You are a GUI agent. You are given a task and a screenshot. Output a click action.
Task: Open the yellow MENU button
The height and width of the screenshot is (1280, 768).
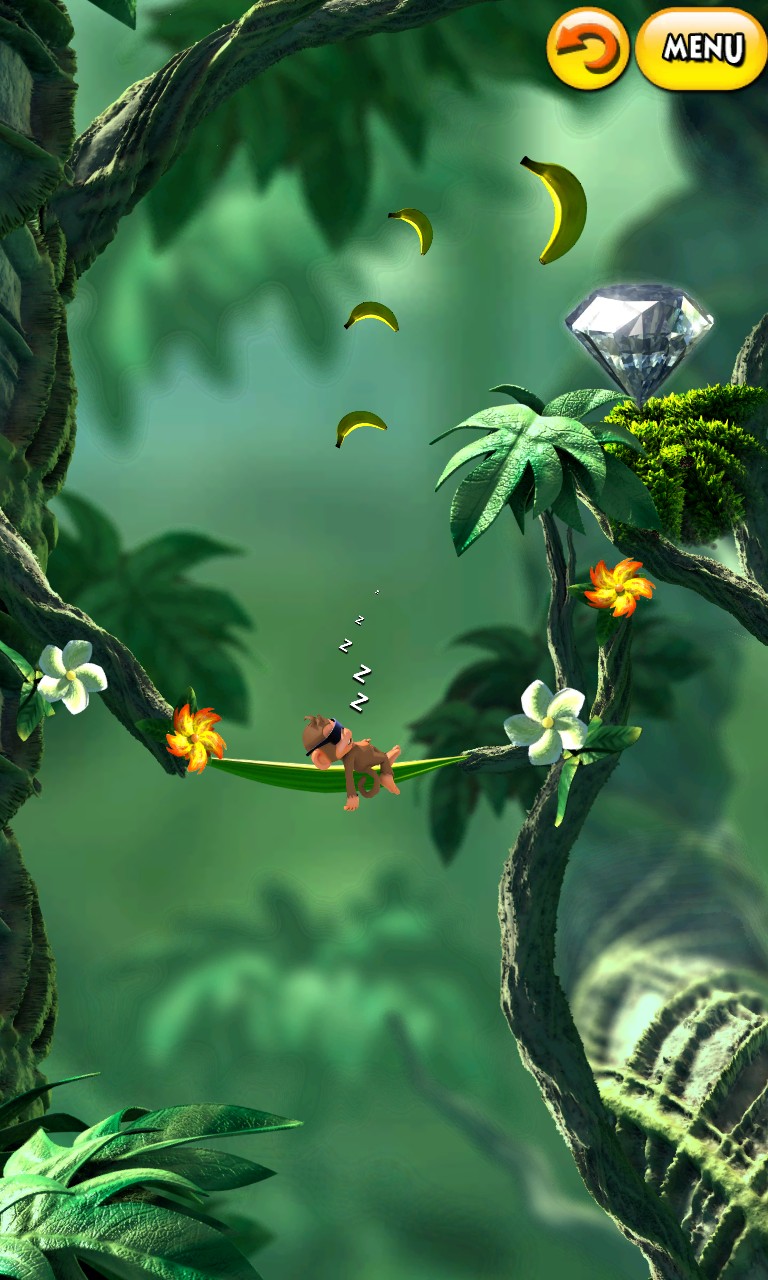click(702, 48)
